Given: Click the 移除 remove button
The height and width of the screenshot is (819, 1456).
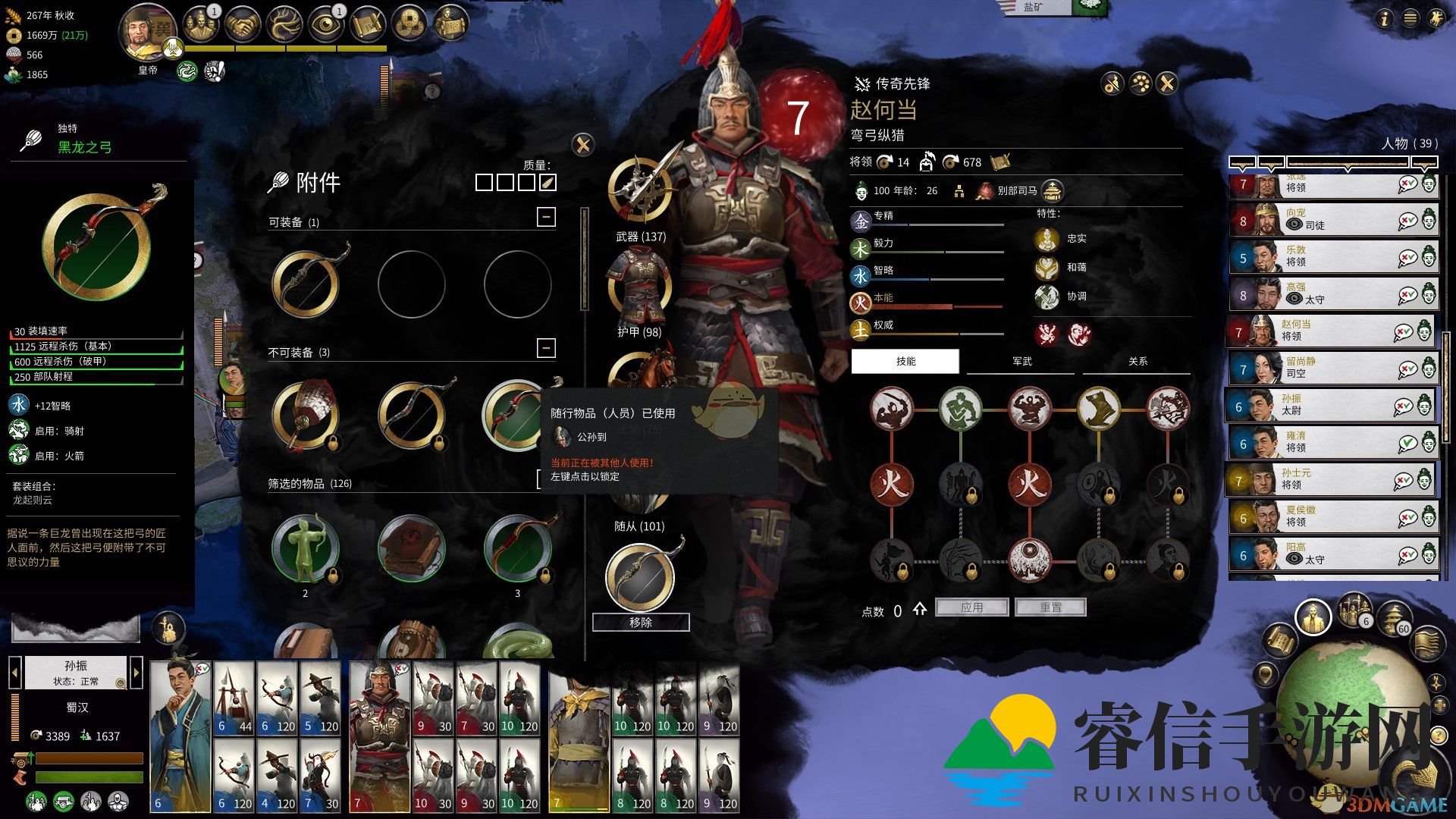Looking at the screenshot, I should (641, 623).
